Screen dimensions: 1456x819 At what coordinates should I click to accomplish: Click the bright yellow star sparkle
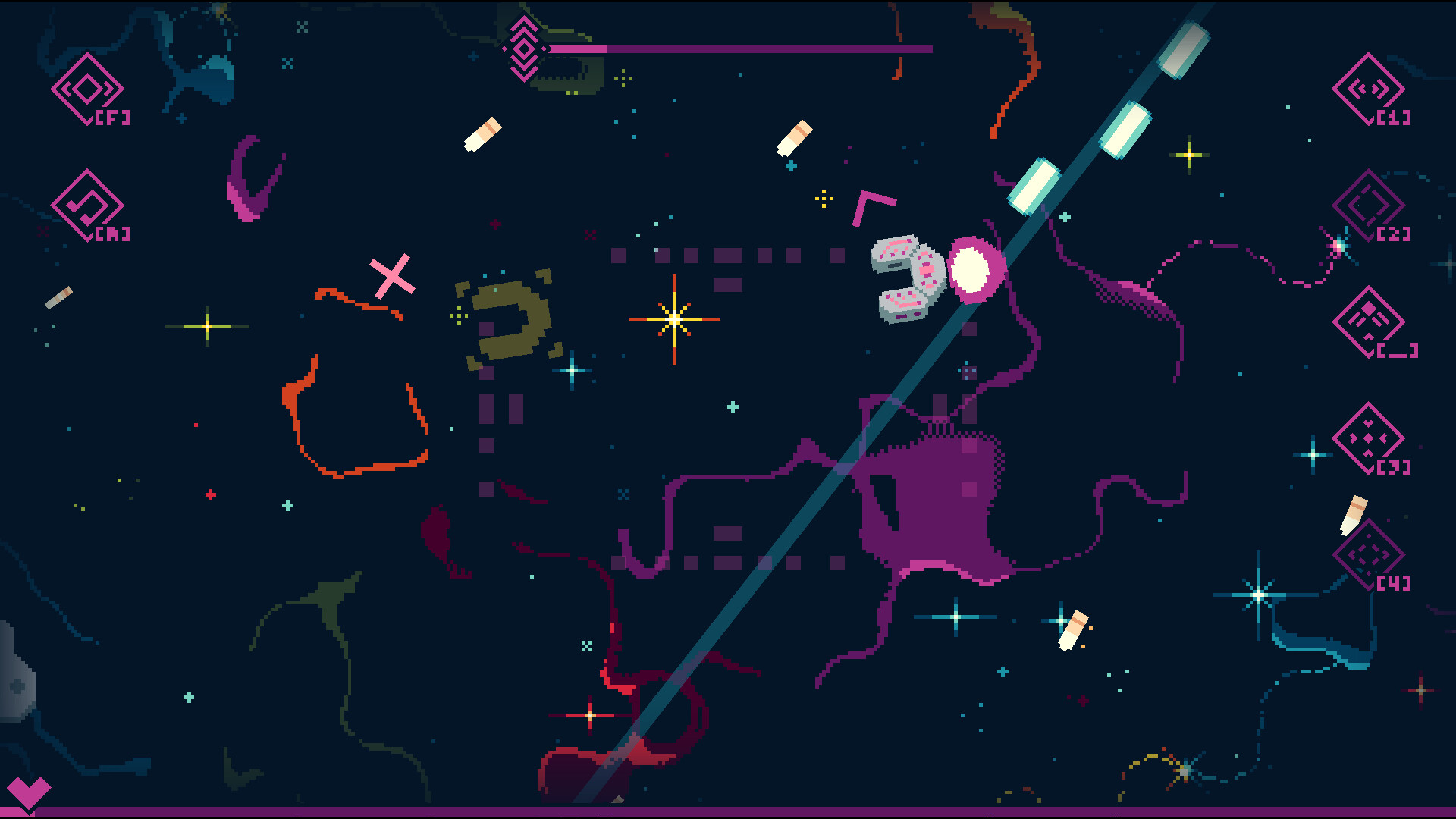coord(673,318)
